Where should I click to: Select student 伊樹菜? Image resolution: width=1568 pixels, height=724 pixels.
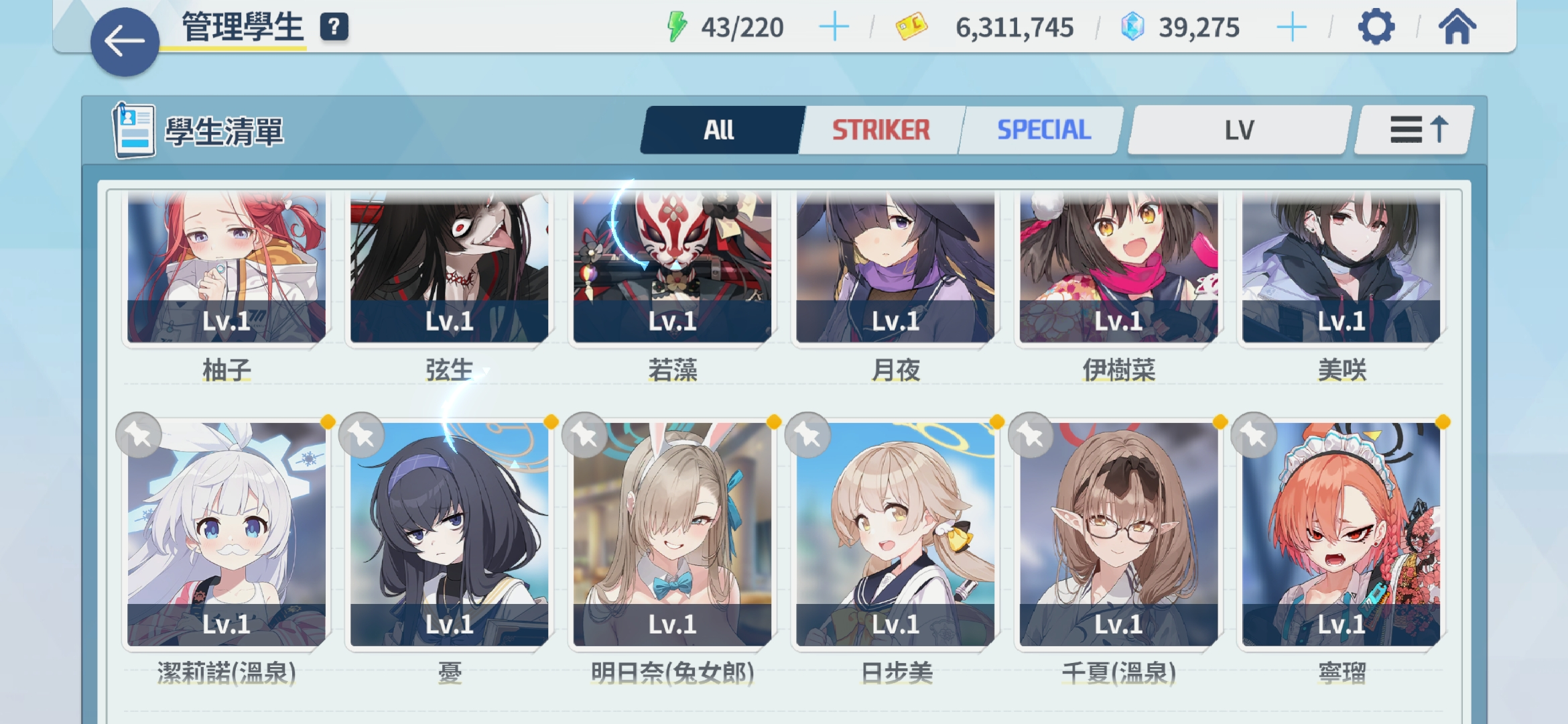coord(1118,268)
